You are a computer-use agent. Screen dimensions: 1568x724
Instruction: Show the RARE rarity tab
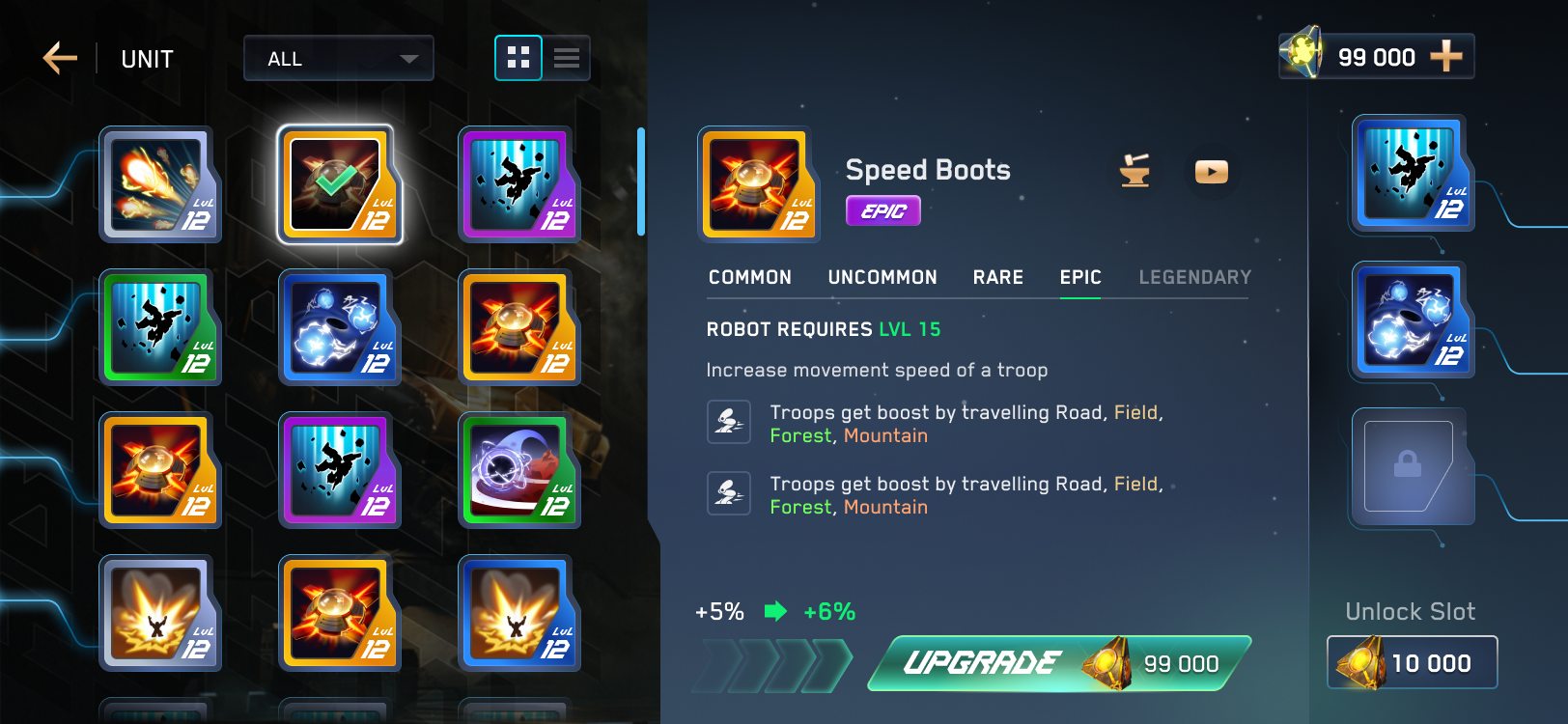(x=997, y=278)
